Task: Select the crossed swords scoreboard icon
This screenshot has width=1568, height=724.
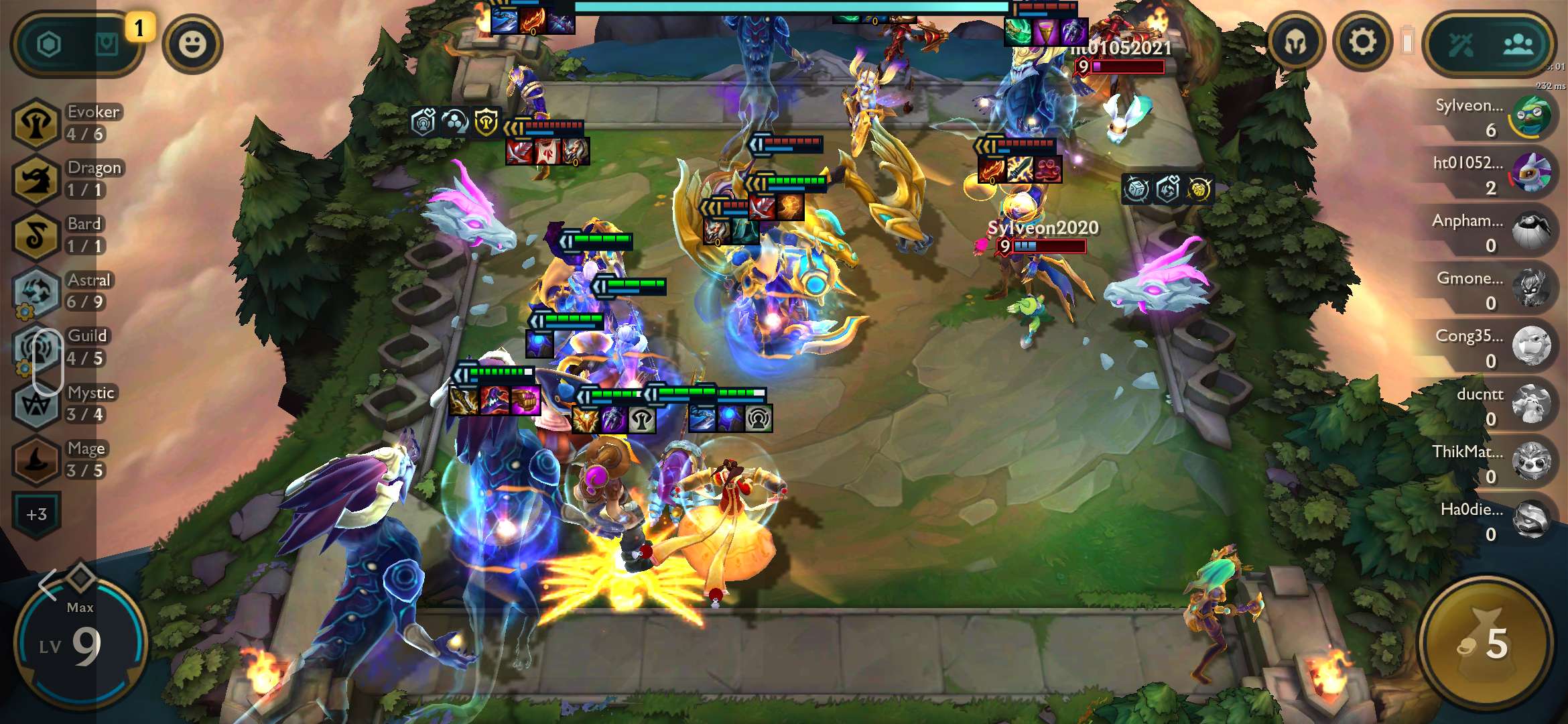Action: tap(1461, 43)
